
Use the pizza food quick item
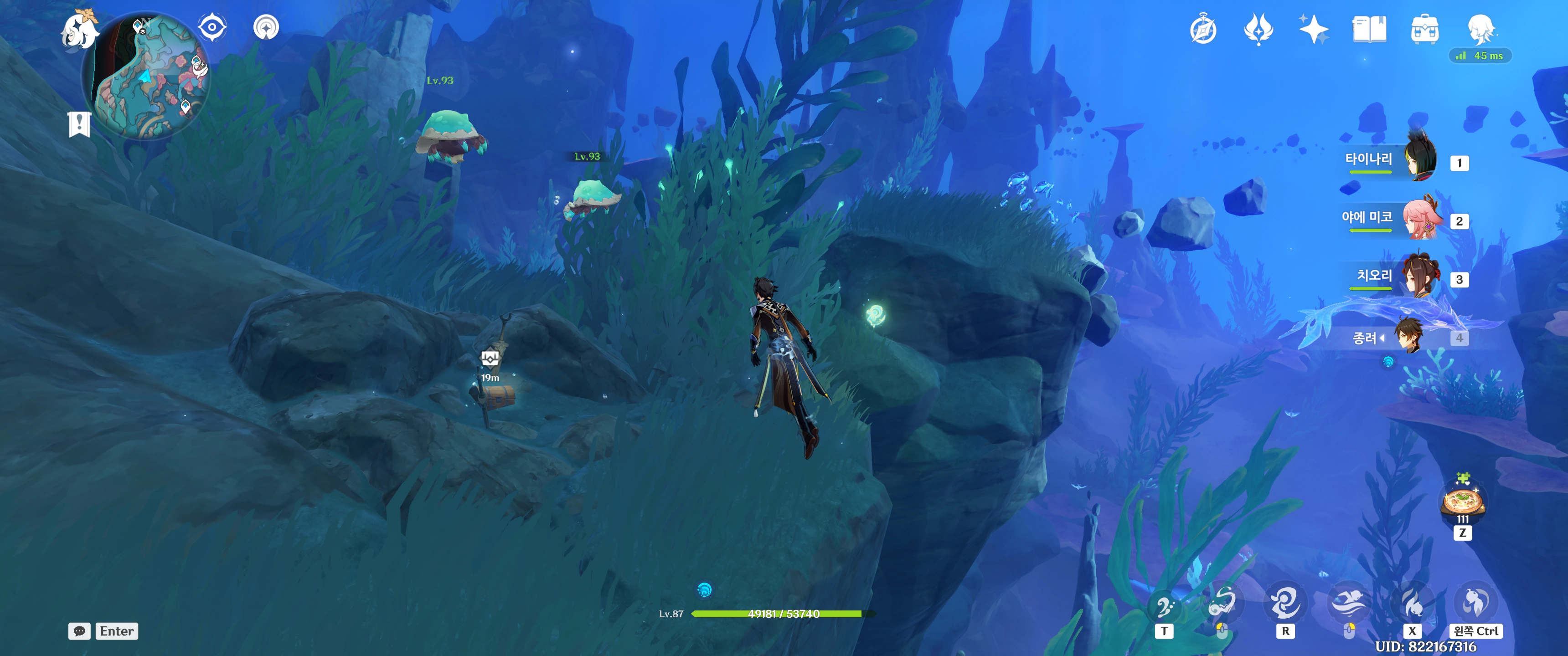pos(1462,502)
